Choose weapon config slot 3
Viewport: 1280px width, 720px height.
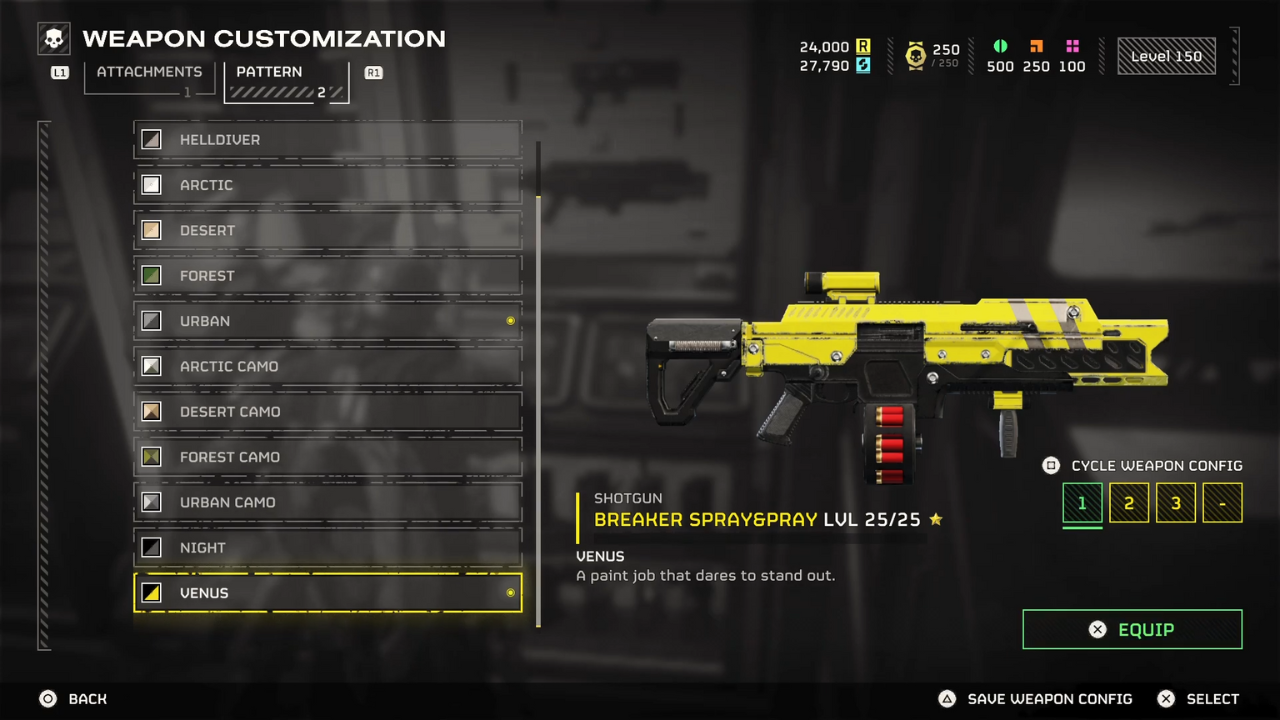[x=1176, y=503]
